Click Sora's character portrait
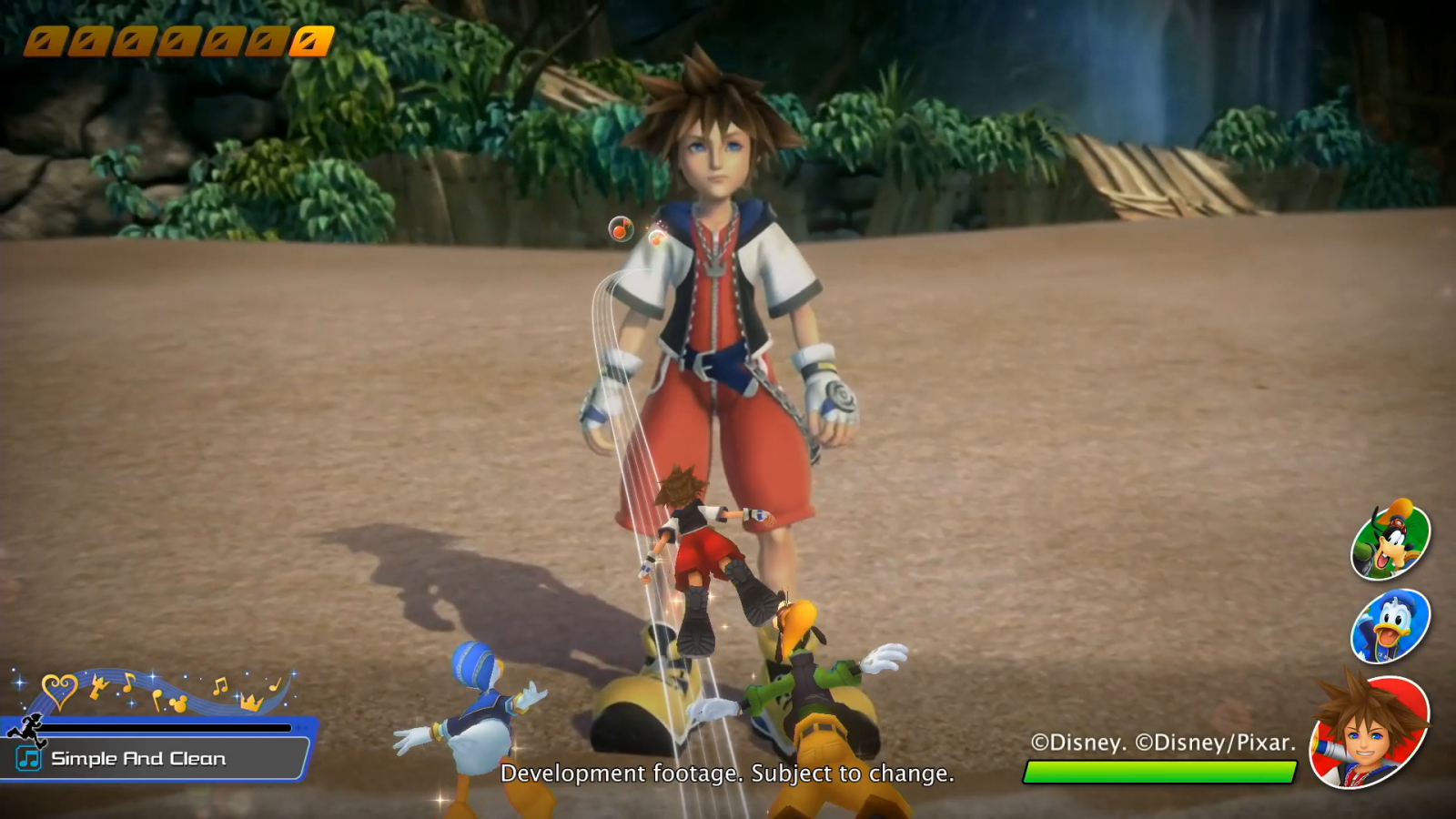Screen dimensions: 1456x819 point(1369,731)
